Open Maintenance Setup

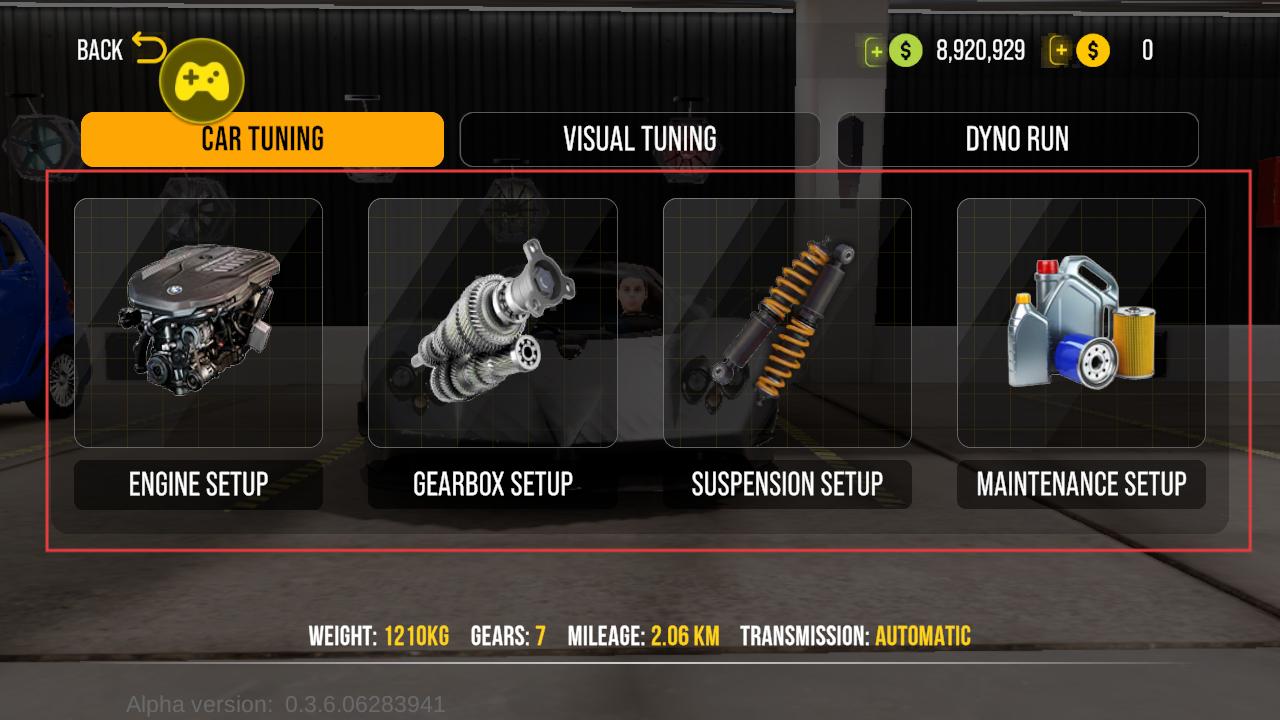pyautogui.click(x=1081, y=485)
